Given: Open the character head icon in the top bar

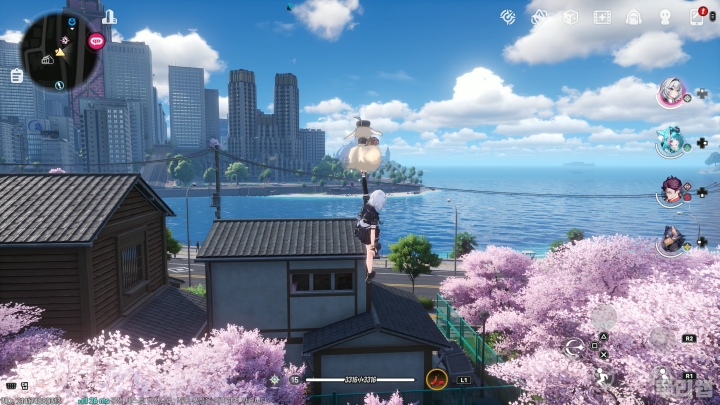Looking at the screenshot, I should [x=665, y=17].
